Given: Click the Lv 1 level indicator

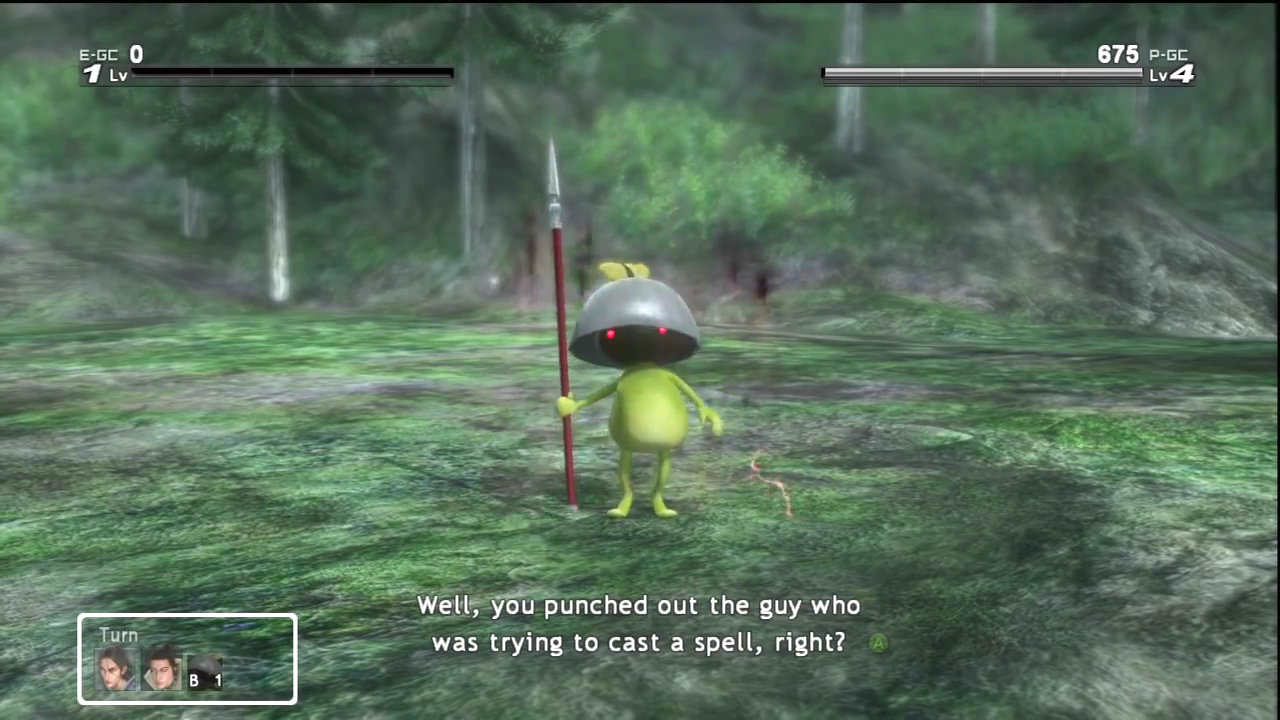Looking at the screenshot, I should [x=103, y=74].
